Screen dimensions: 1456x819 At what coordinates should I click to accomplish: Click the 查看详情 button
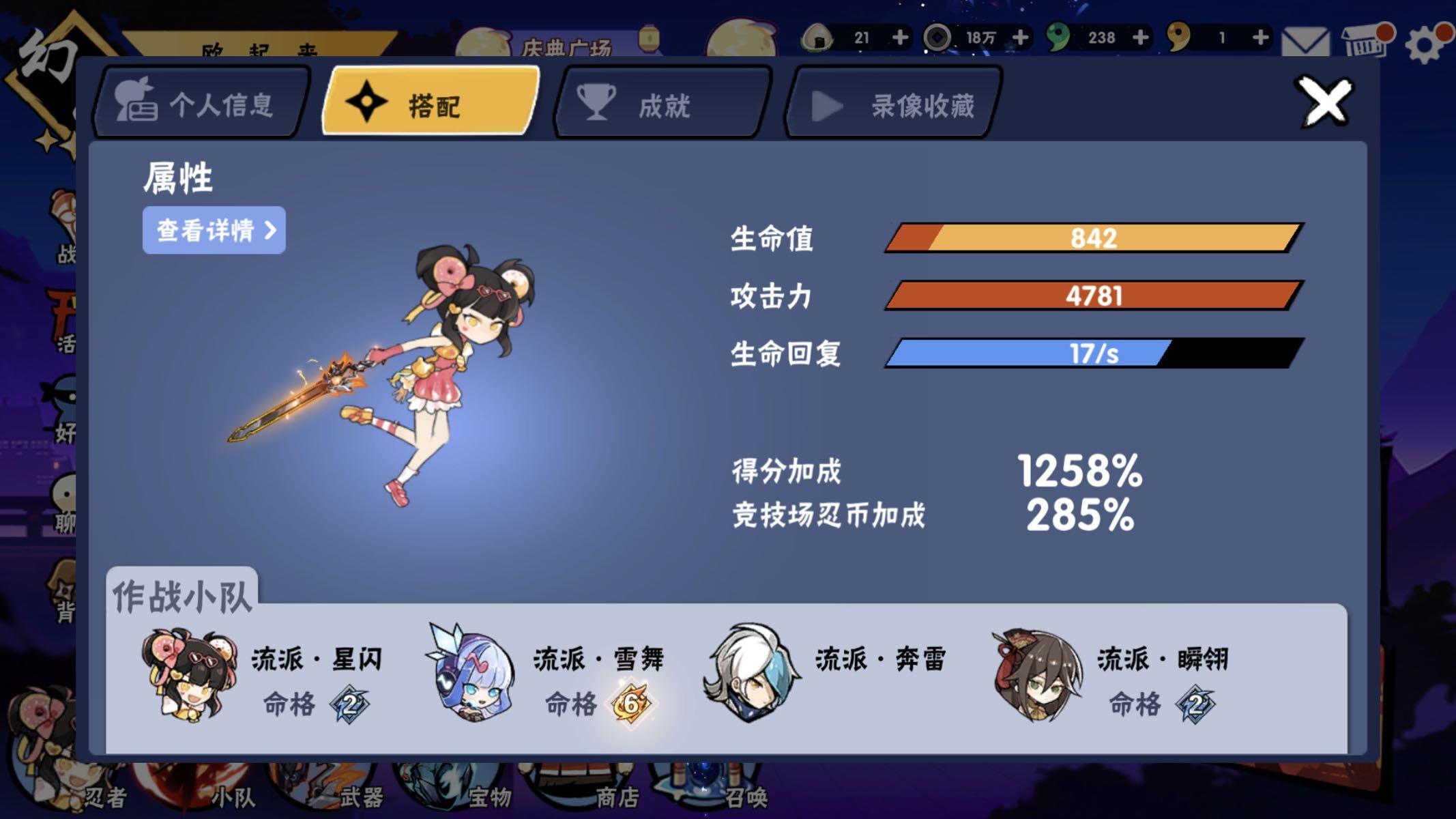click(x=213, y=231)
